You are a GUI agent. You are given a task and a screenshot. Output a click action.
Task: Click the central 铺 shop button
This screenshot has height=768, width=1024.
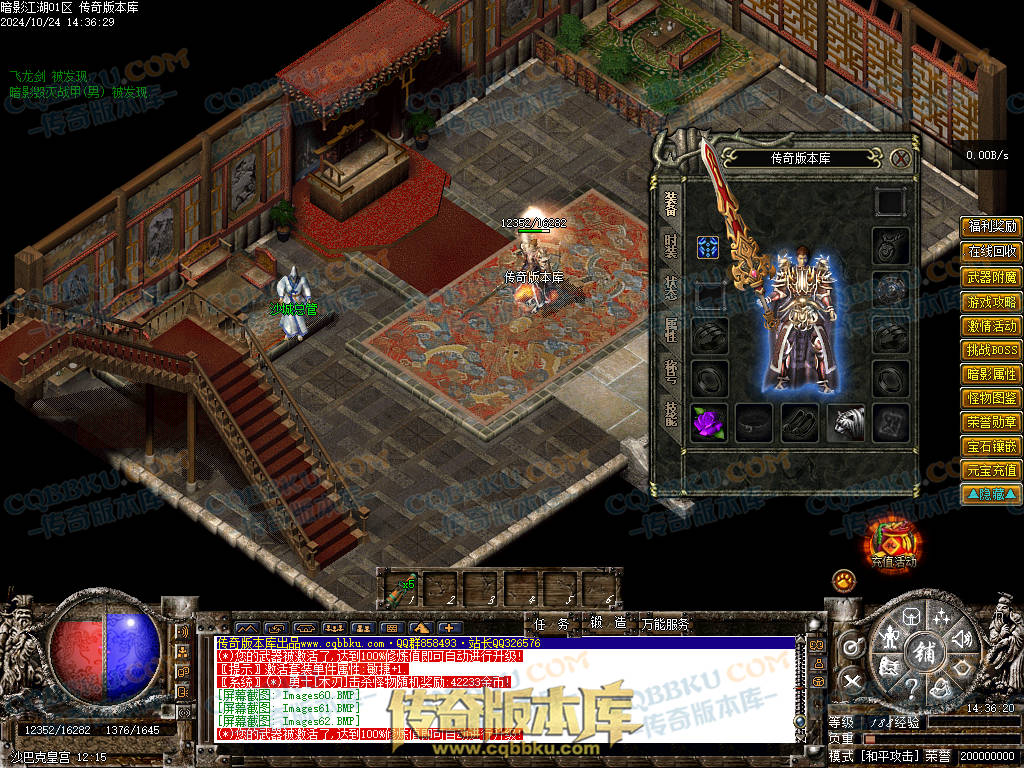[x=924, y=653]
